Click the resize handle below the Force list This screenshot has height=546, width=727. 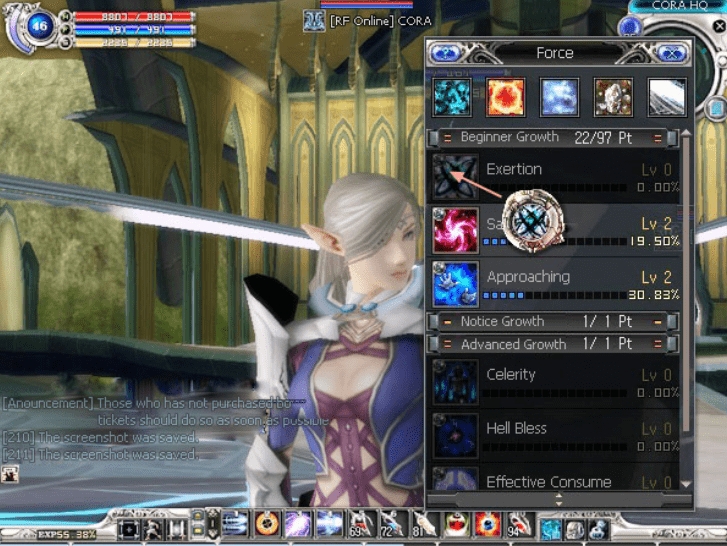[558, 498]
